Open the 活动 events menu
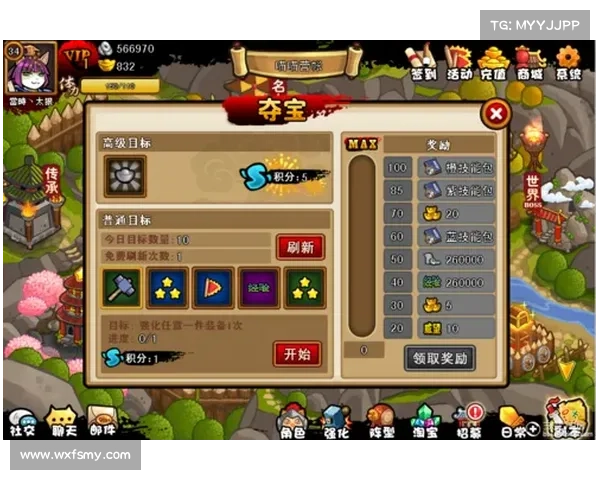Viewport: 600px width, 480px height. coord(459,62)
